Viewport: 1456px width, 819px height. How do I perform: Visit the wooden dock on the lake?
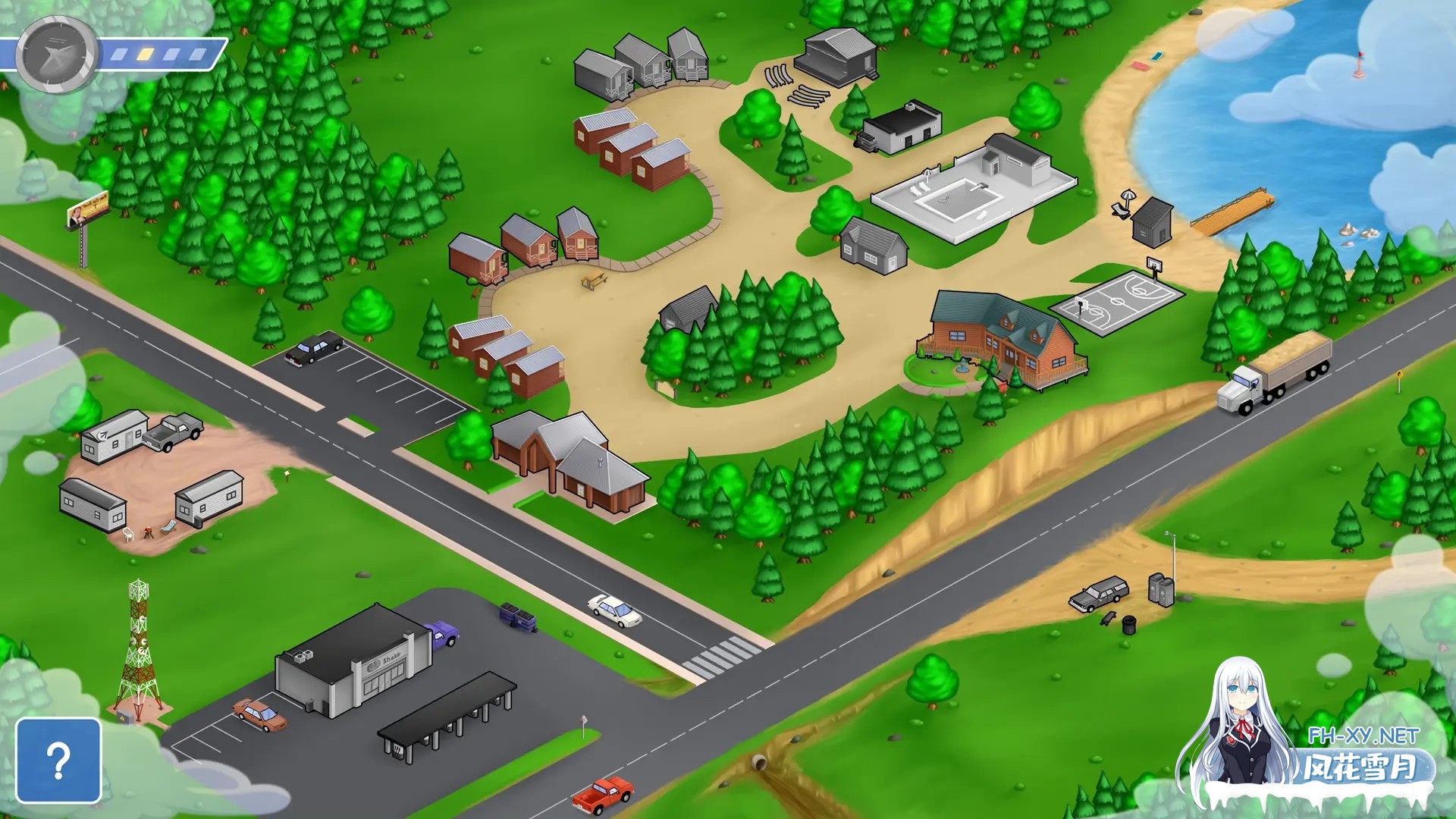[x=1232, y=212]
